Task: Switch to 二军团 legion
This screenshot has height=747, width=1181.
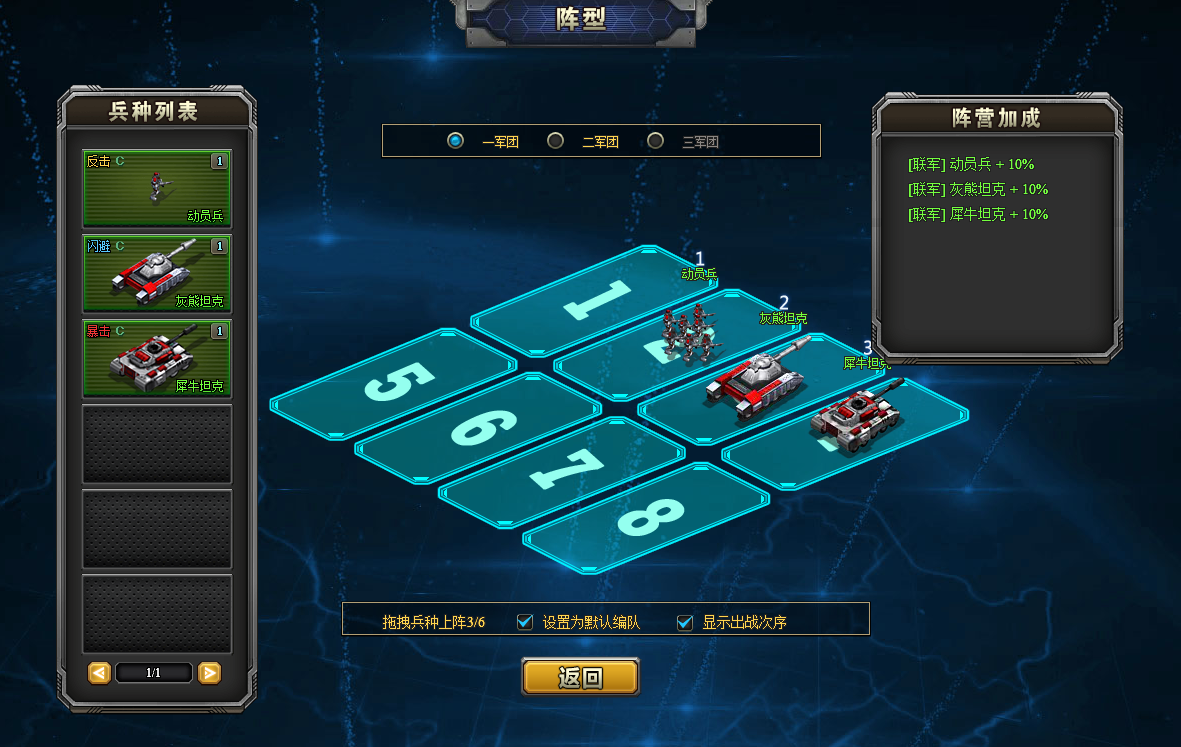Action: (x=556, y=141)
